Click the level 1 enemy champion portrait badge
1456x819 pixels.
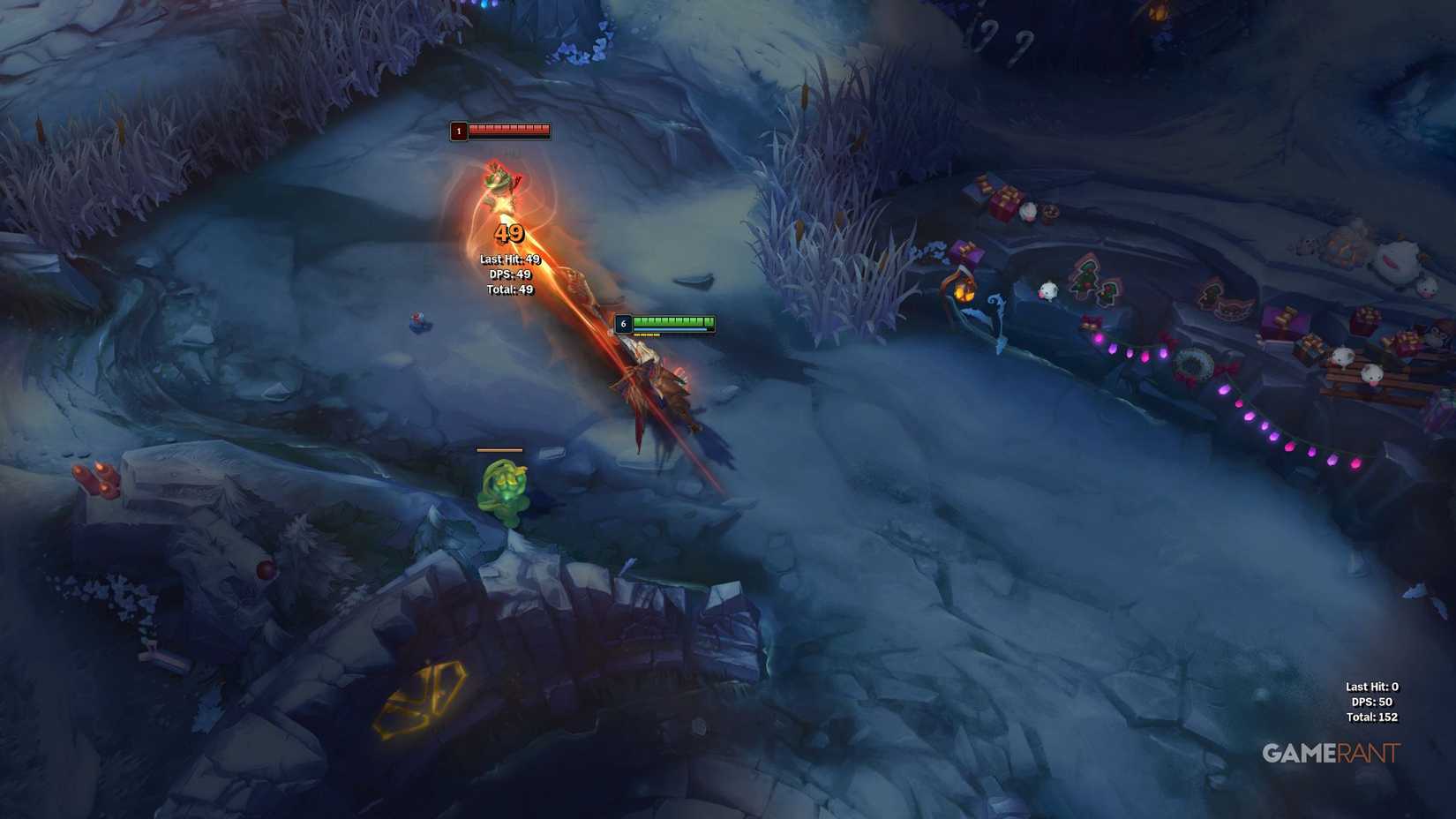point(458,131)
